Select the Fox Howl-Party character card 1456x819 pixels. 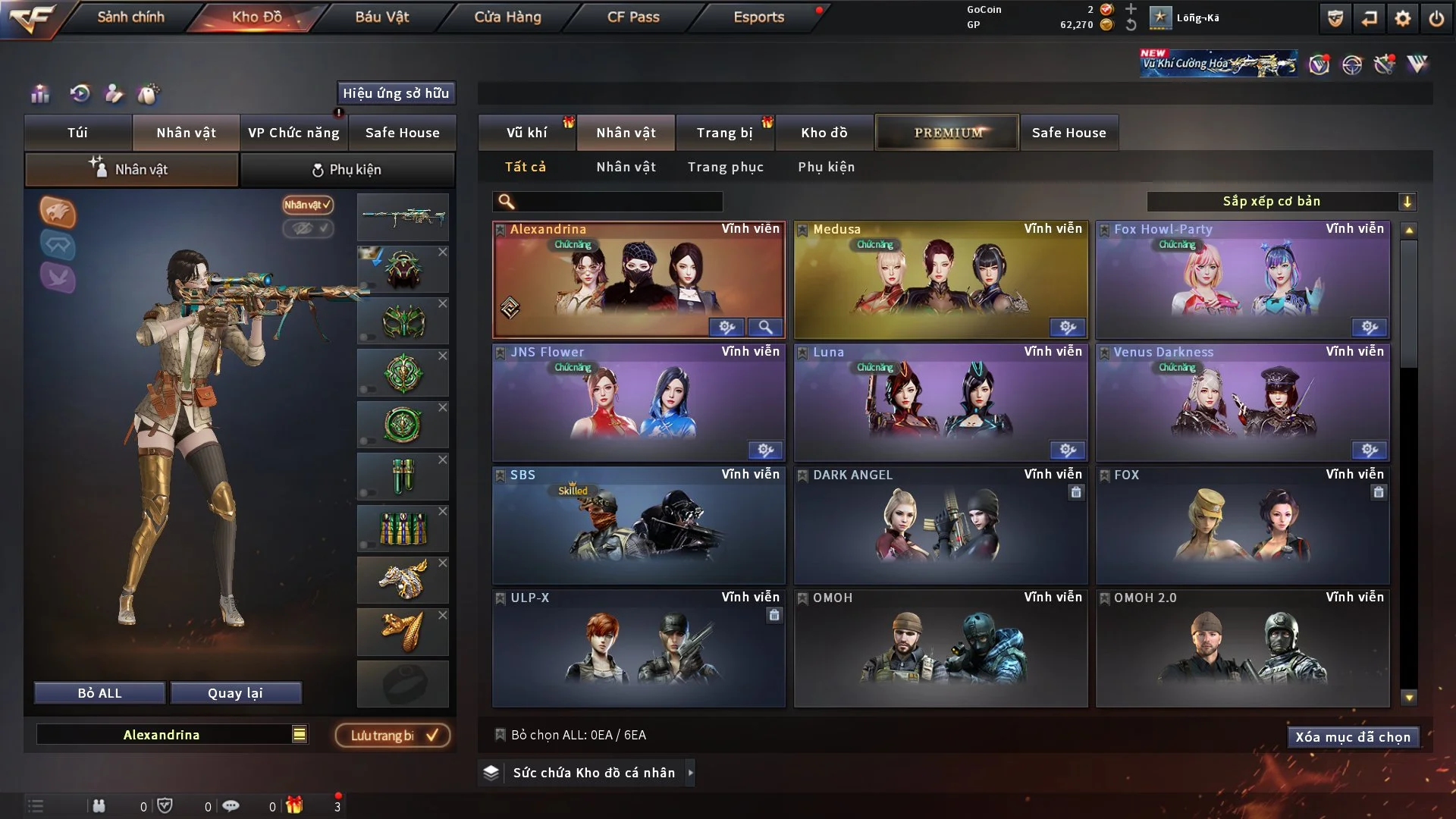(1241, 281)
